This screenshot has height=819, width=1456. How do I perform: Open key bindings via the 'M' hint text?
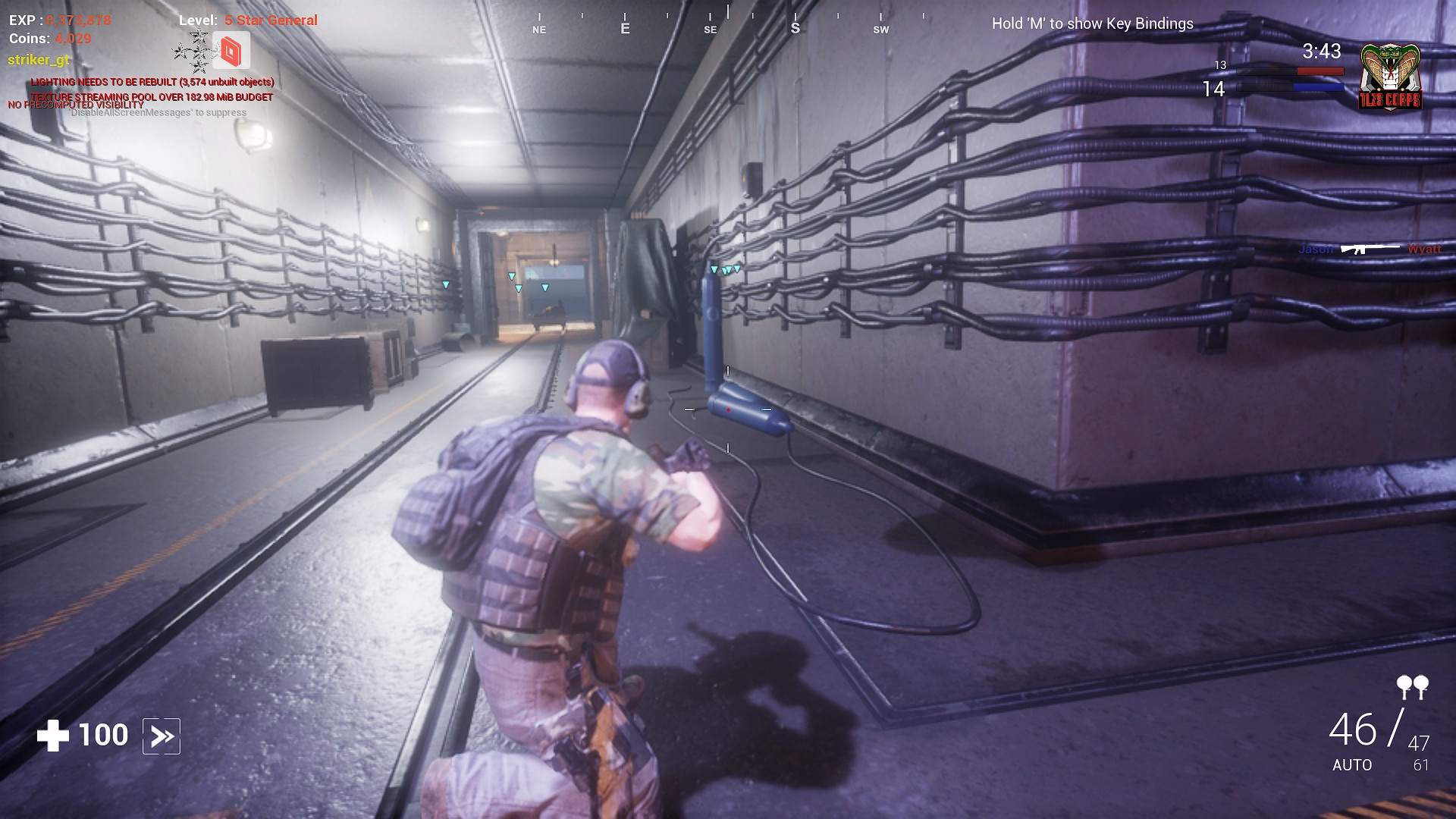pyautogui.click(x=1092, y=24)
